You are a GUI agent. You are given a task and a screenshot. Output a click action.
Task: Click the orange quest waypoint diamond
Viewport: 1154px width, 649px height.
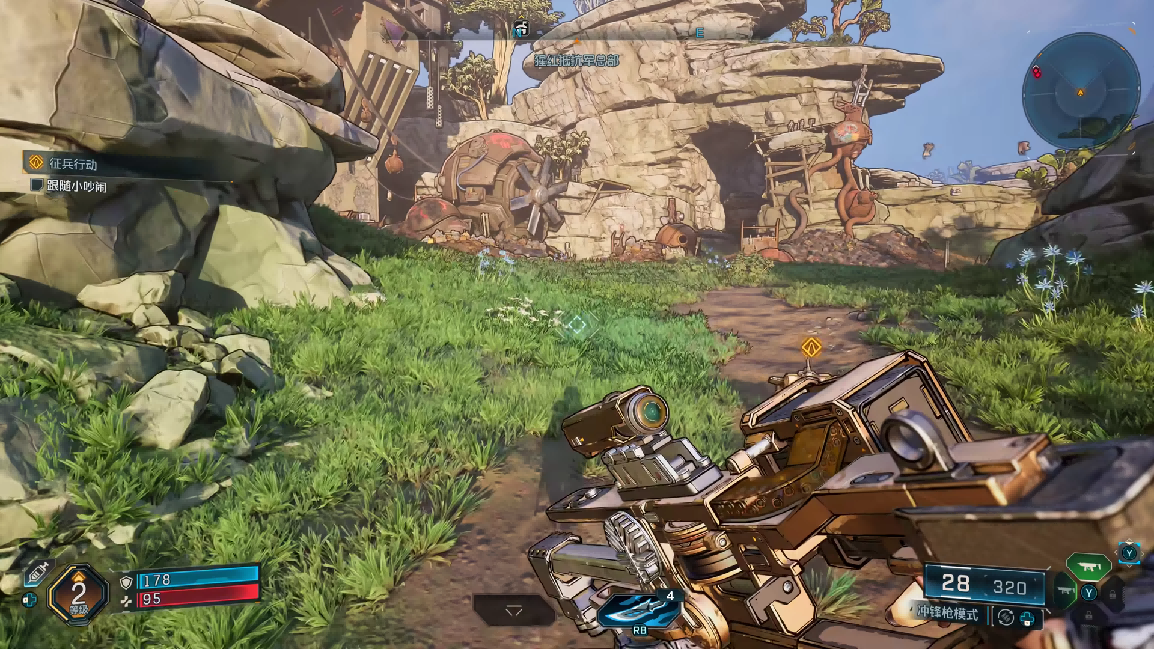(811, 348)
